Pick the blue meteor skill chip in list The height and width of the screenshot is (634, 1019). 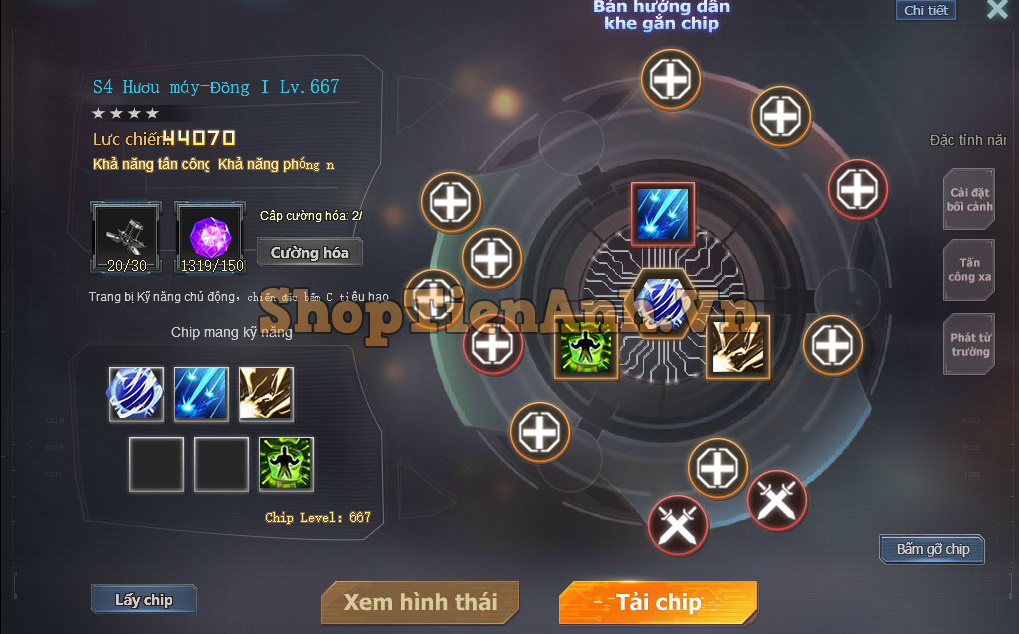click(x=201, y=394)
